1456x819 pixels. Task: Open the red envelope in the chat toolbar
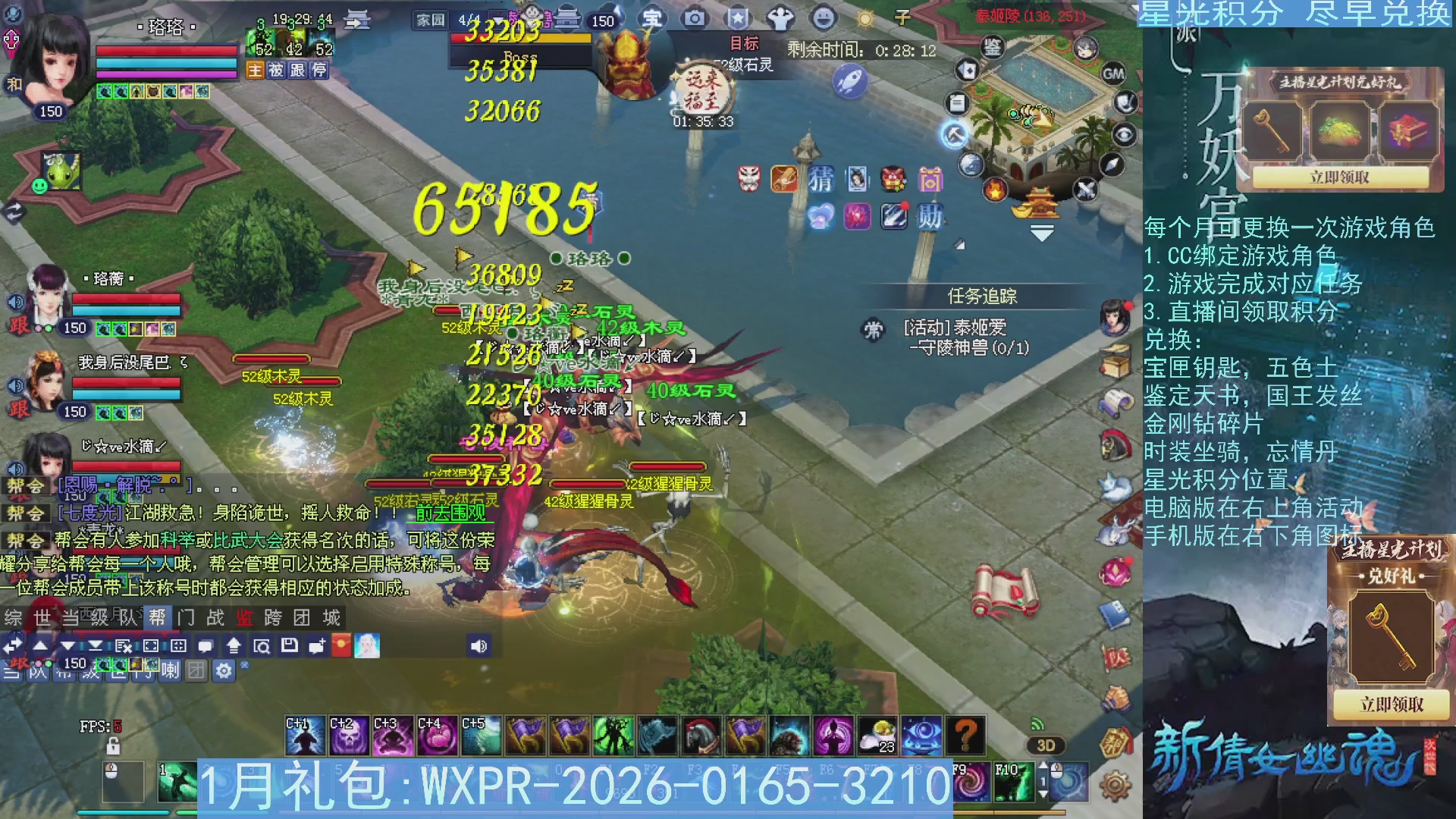pyautogui.click(x=342, y=645)
